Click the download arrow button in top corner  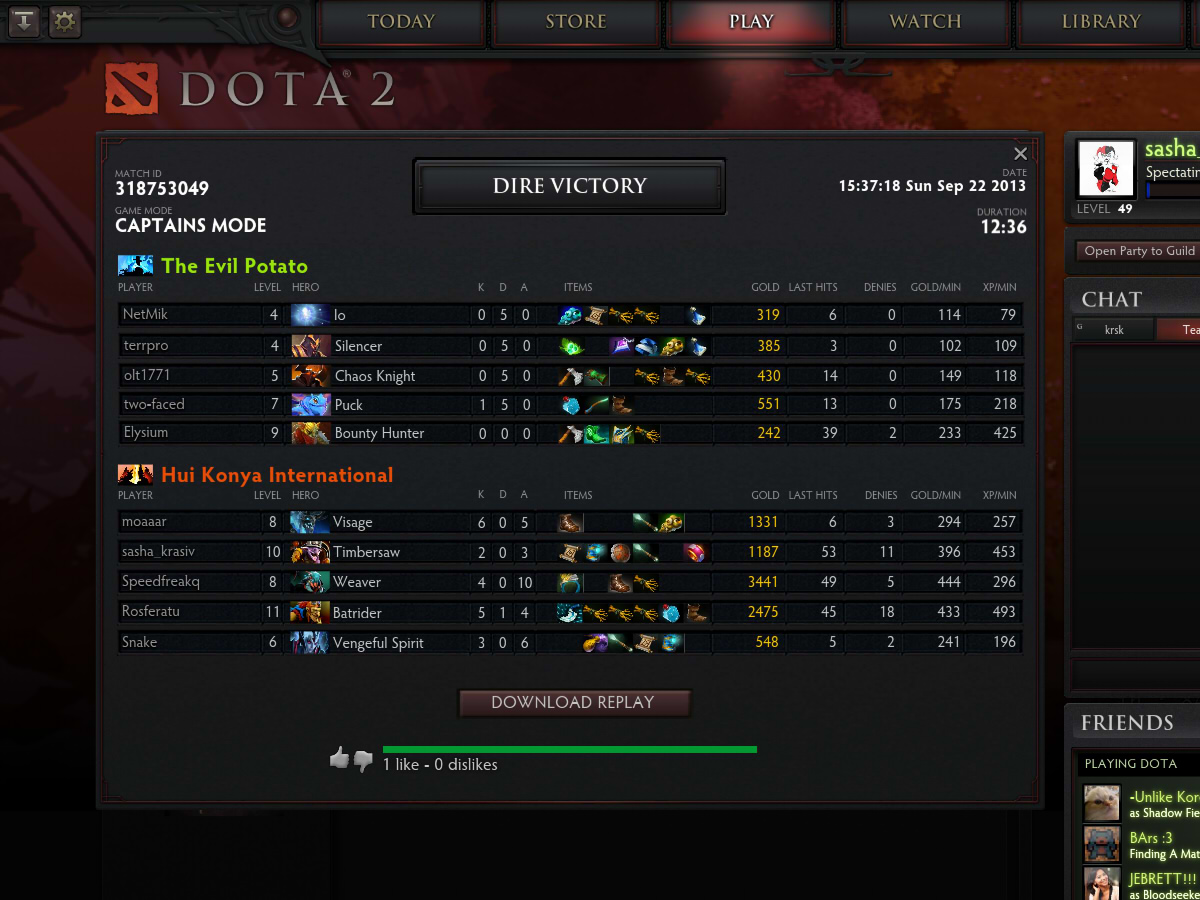pos(24,21)
